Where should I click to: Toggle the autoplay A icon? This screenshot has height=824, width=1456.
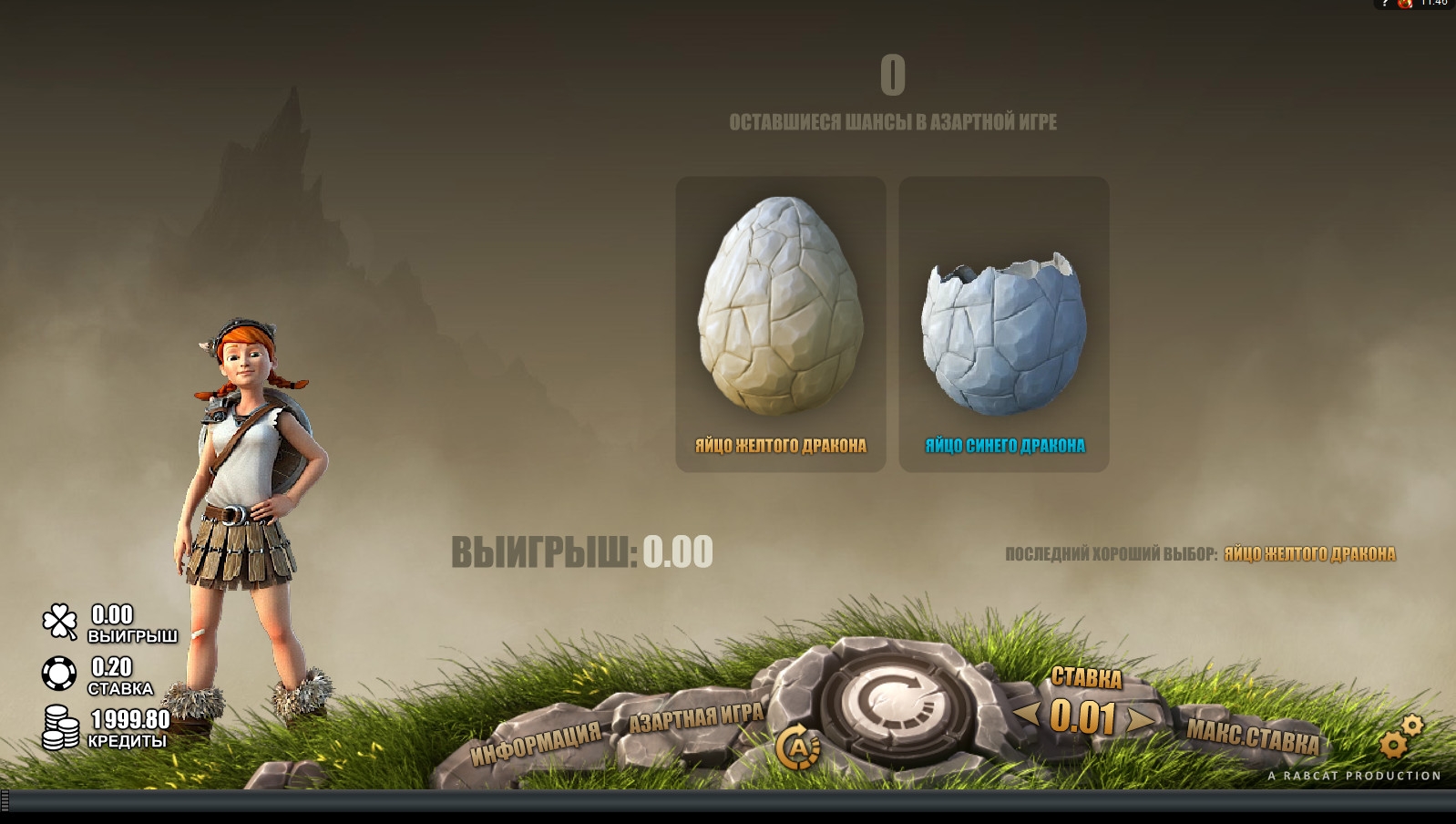(797, 747)
